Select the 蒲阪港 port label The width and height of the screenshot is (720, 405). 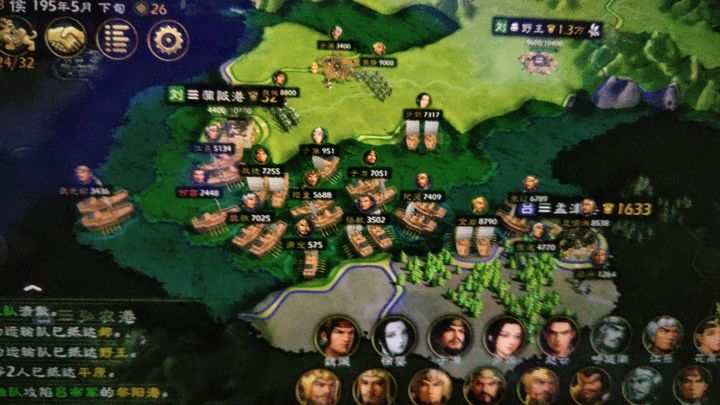point(225,94)
